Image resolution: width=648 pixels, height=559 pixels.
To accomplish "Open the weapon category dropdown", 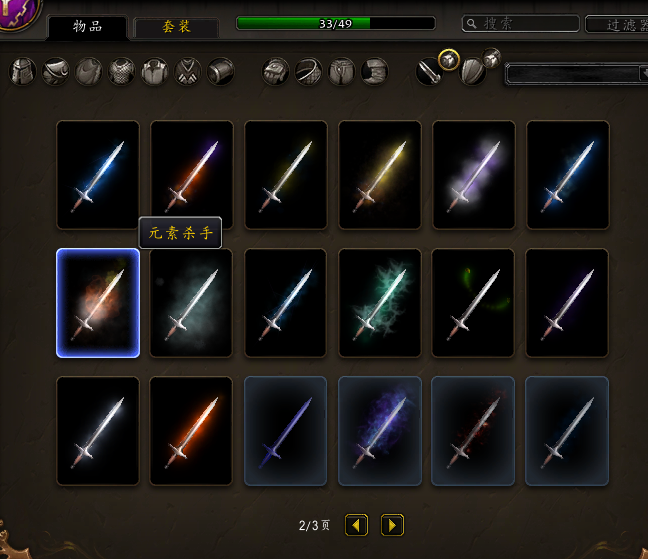I will point(577,73).
